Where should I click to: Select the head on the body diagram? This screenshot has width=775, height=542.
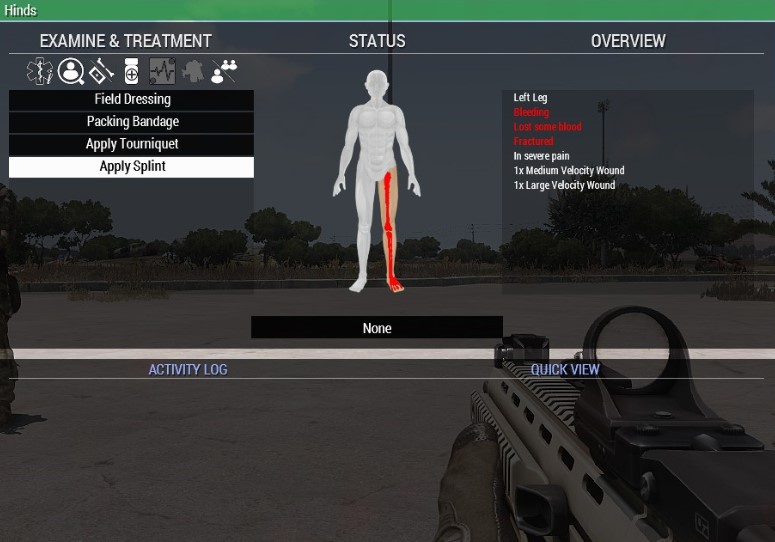(x=376, y=83)
